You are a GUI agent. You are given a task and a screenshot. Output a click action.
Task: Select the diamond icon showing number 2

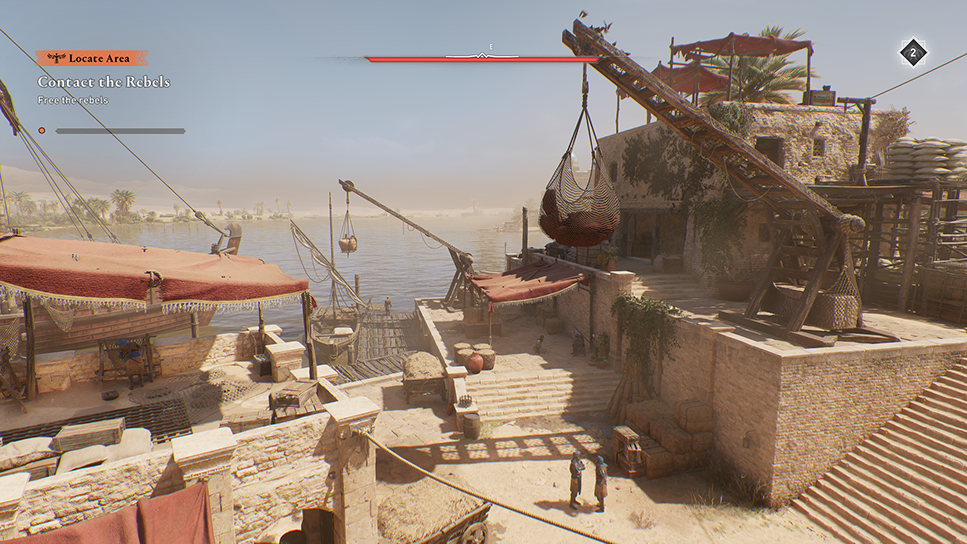tap(913, 53)
